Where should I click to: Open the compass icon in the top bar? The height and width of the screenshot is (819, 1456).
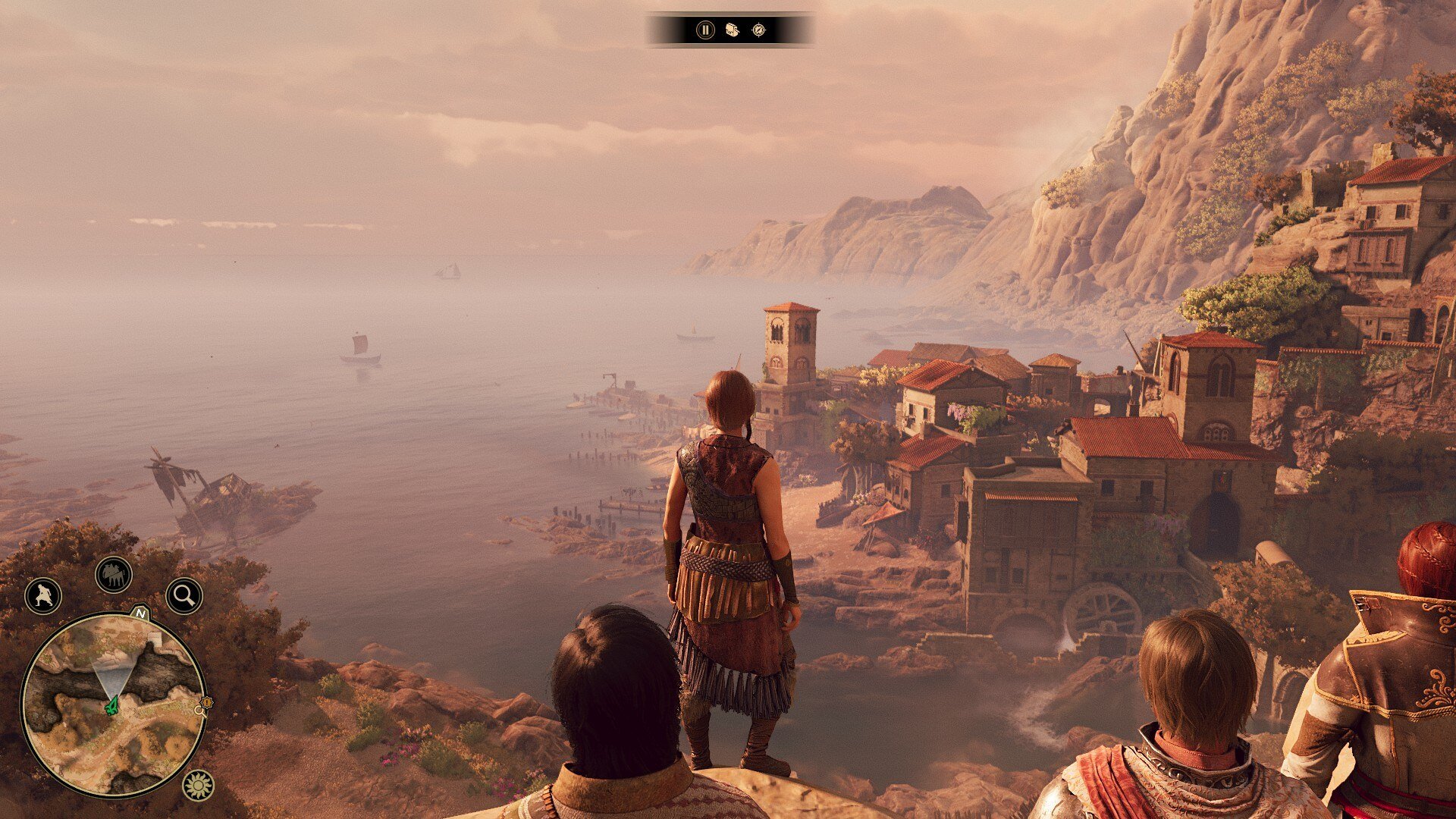[x=758, y=30]
